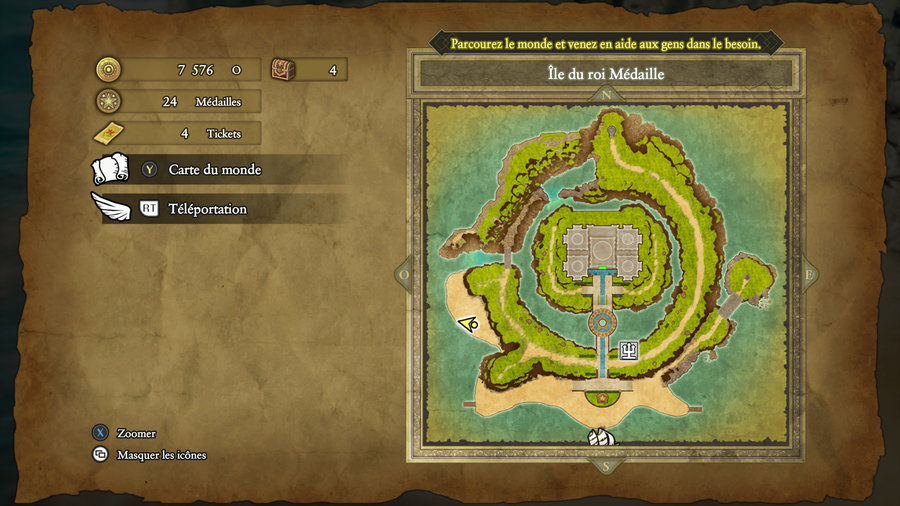
Task: Click the south compass marker on map frame
Action: pyautogui.click(x=603, y=464)
